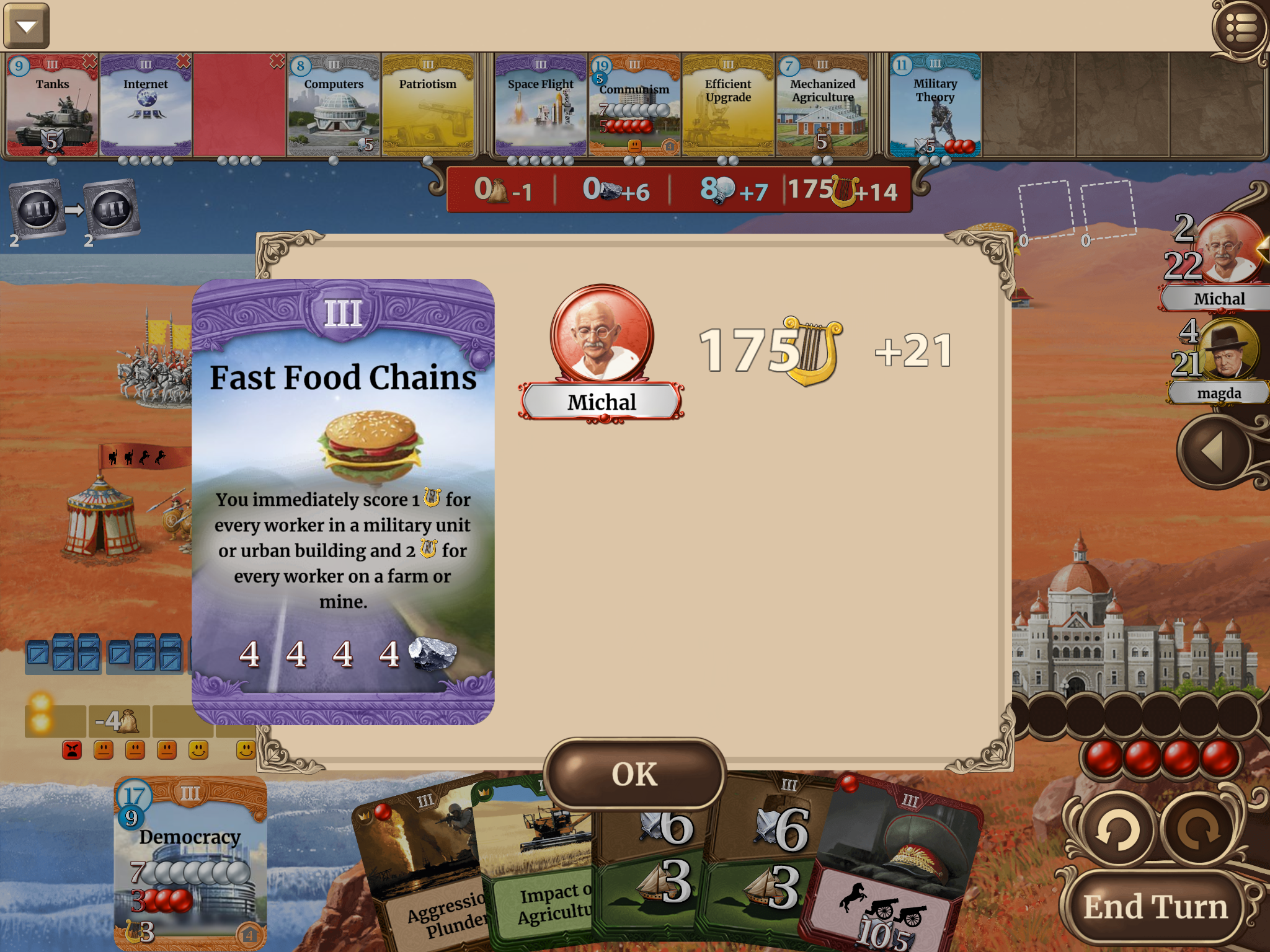Inspect the Fast Food Chains card
This screenshot has height=952, width=1270.
(343, 502)
